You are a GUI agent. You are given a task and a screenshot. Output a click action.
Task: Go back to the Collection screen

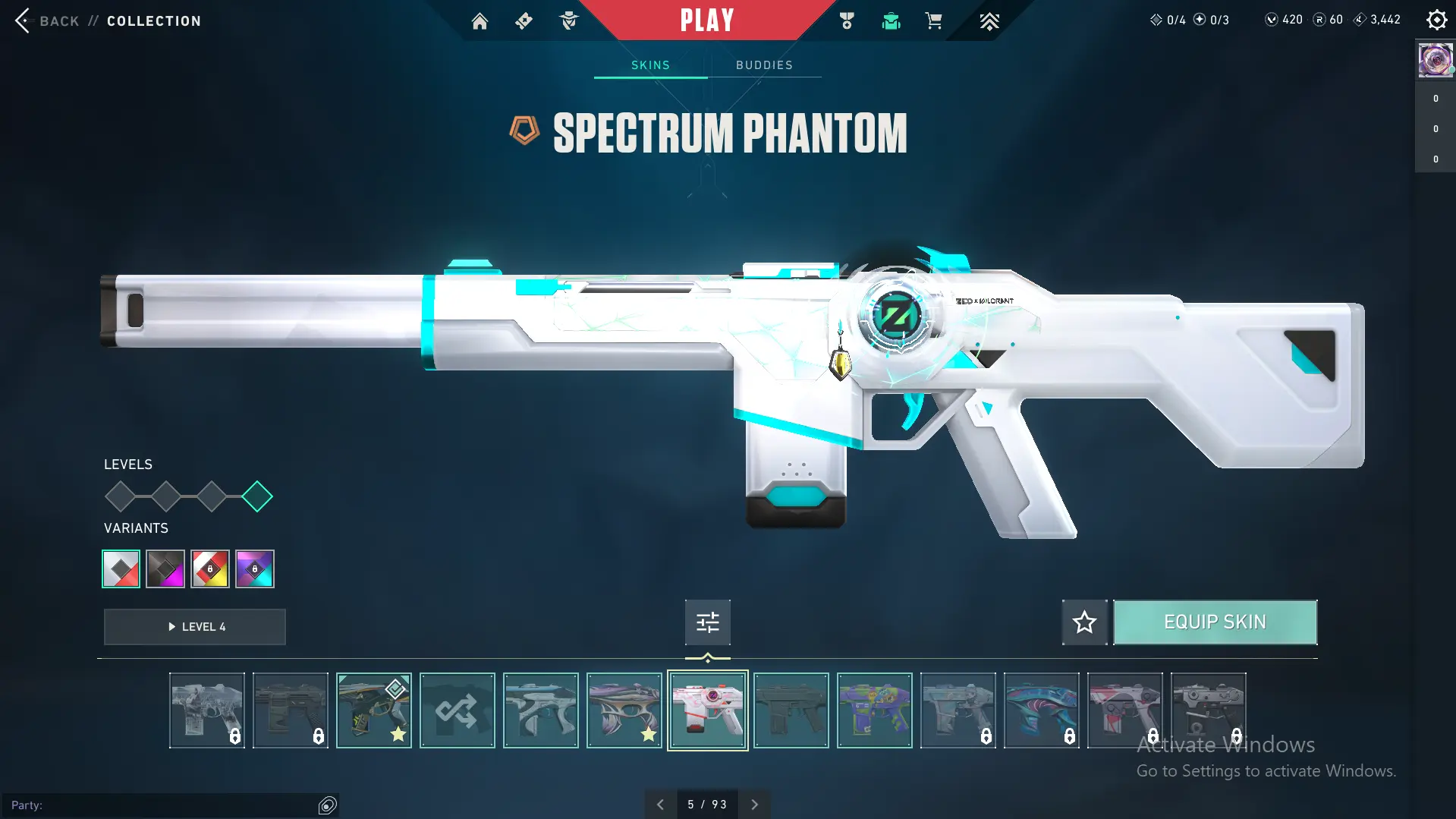58,20
